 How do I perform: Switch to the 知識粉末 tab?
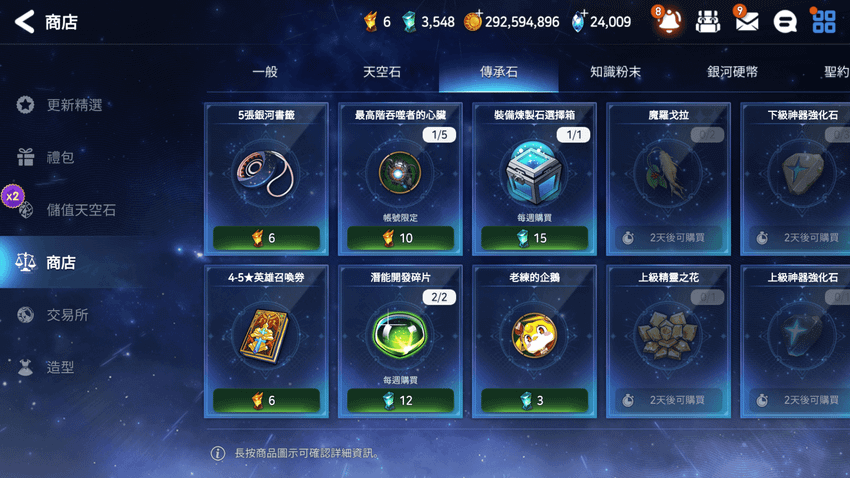pos(615,72)
